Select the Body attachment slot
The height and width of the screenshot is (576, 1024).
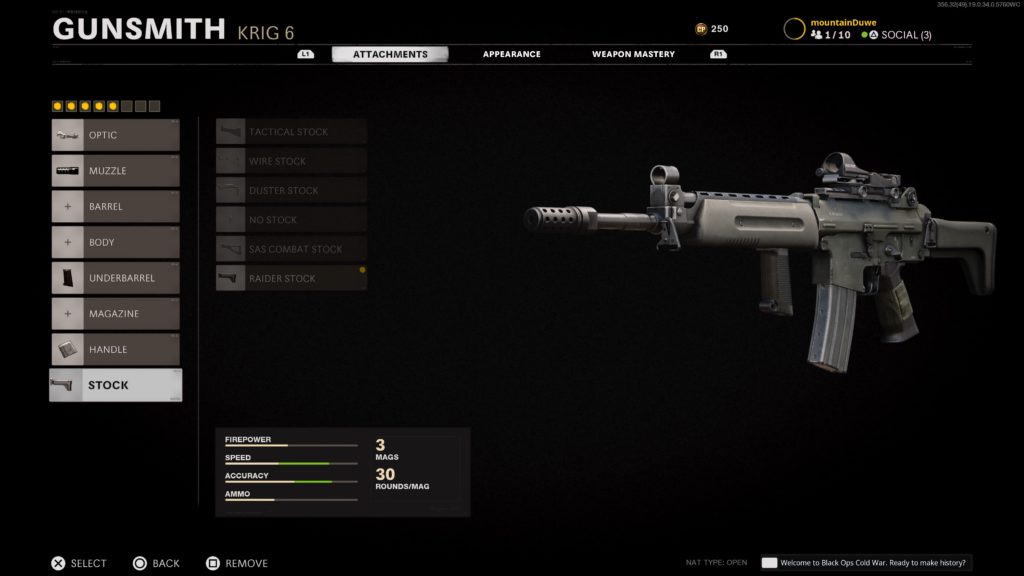point(116,242)
